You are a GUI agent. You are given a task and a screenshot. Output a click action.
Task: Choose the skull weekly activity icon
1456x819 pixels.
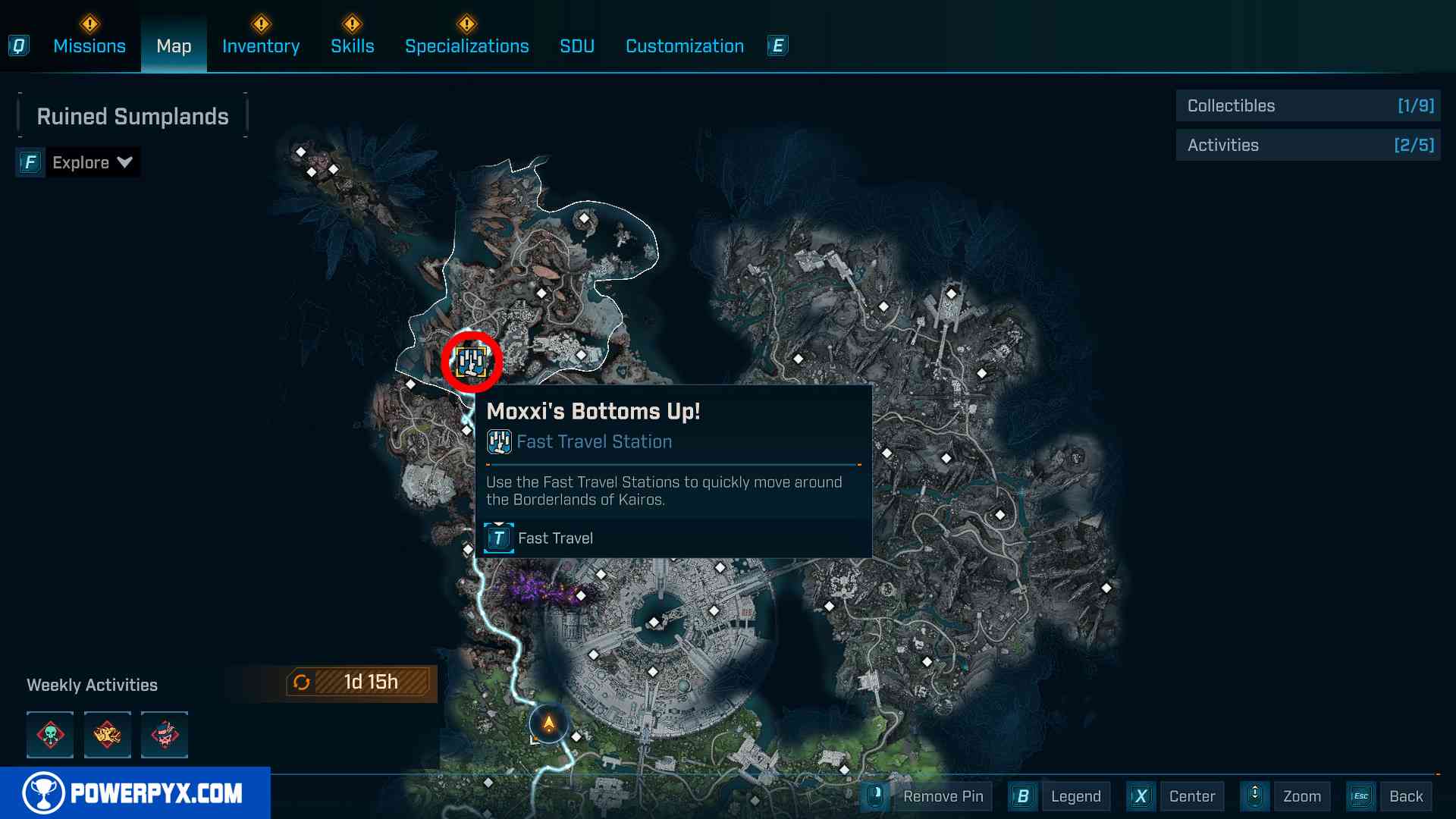[x=50, y=734]
